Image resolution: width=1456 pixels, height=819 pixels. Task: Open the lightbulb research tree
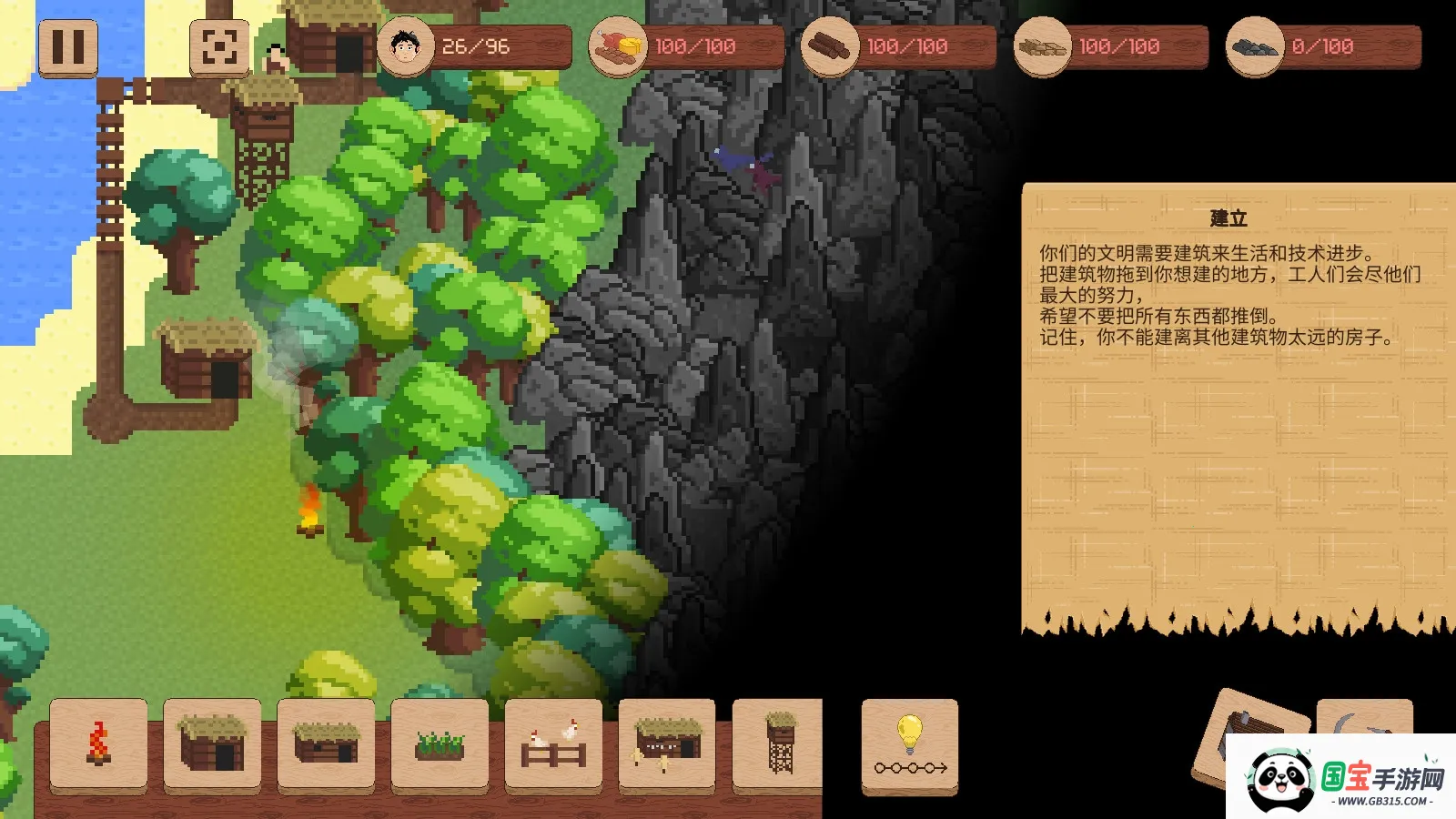[910, 746]
